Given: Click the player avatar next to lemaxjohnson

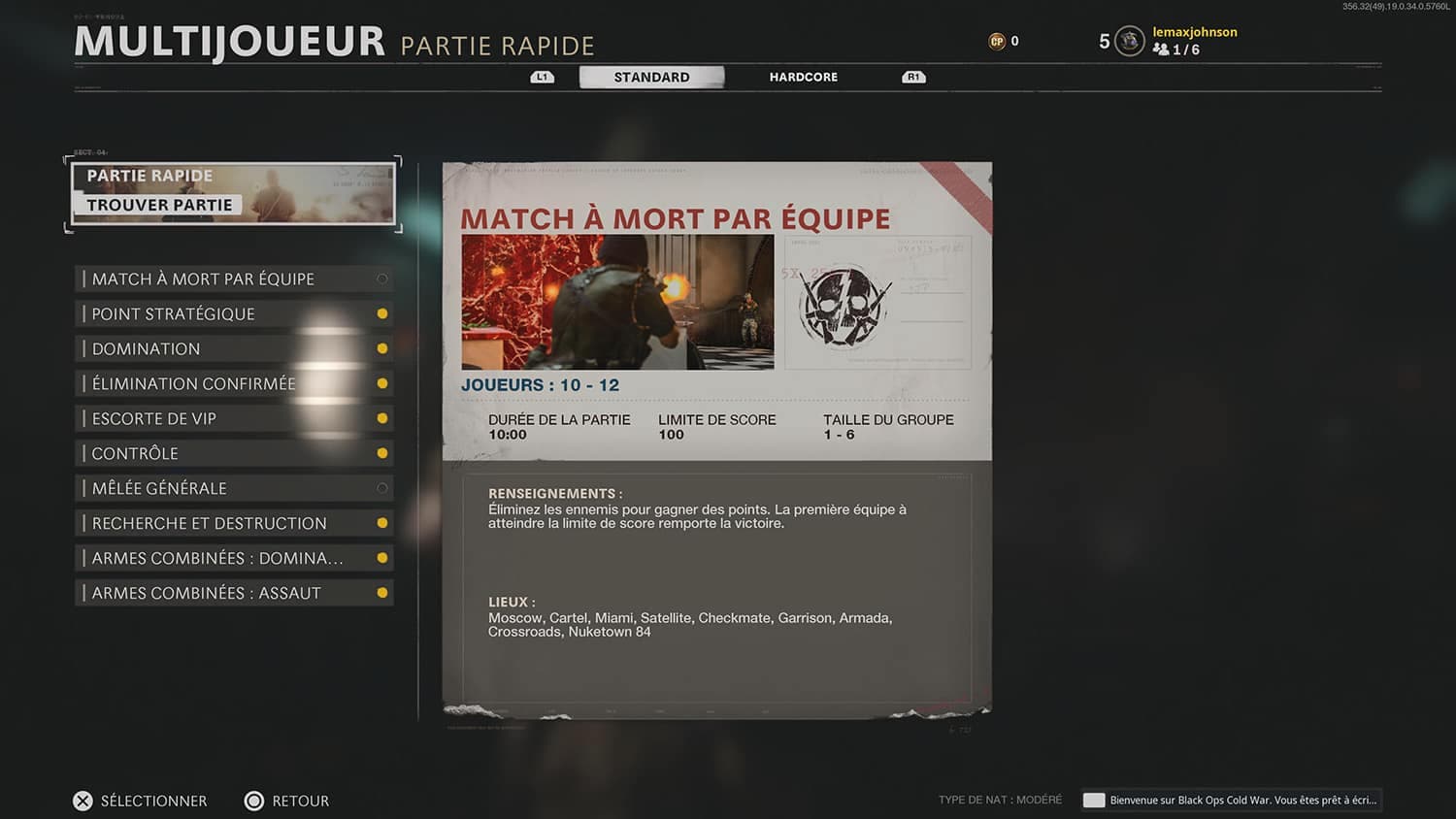Looking at the screenshot, I should (1127, 41).
